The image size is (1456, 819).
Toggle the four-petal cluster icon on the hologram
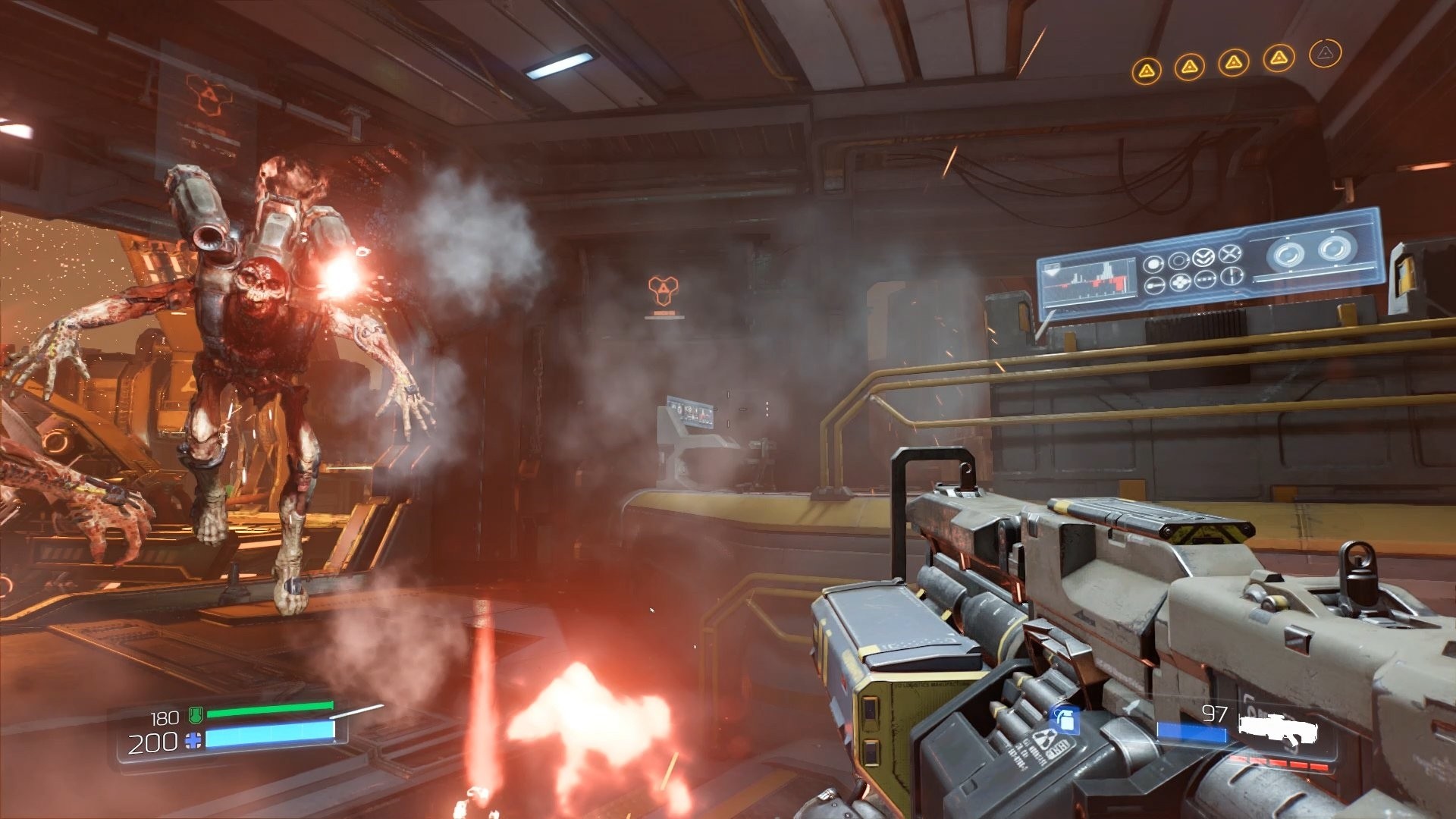[x=1180, y=281]
